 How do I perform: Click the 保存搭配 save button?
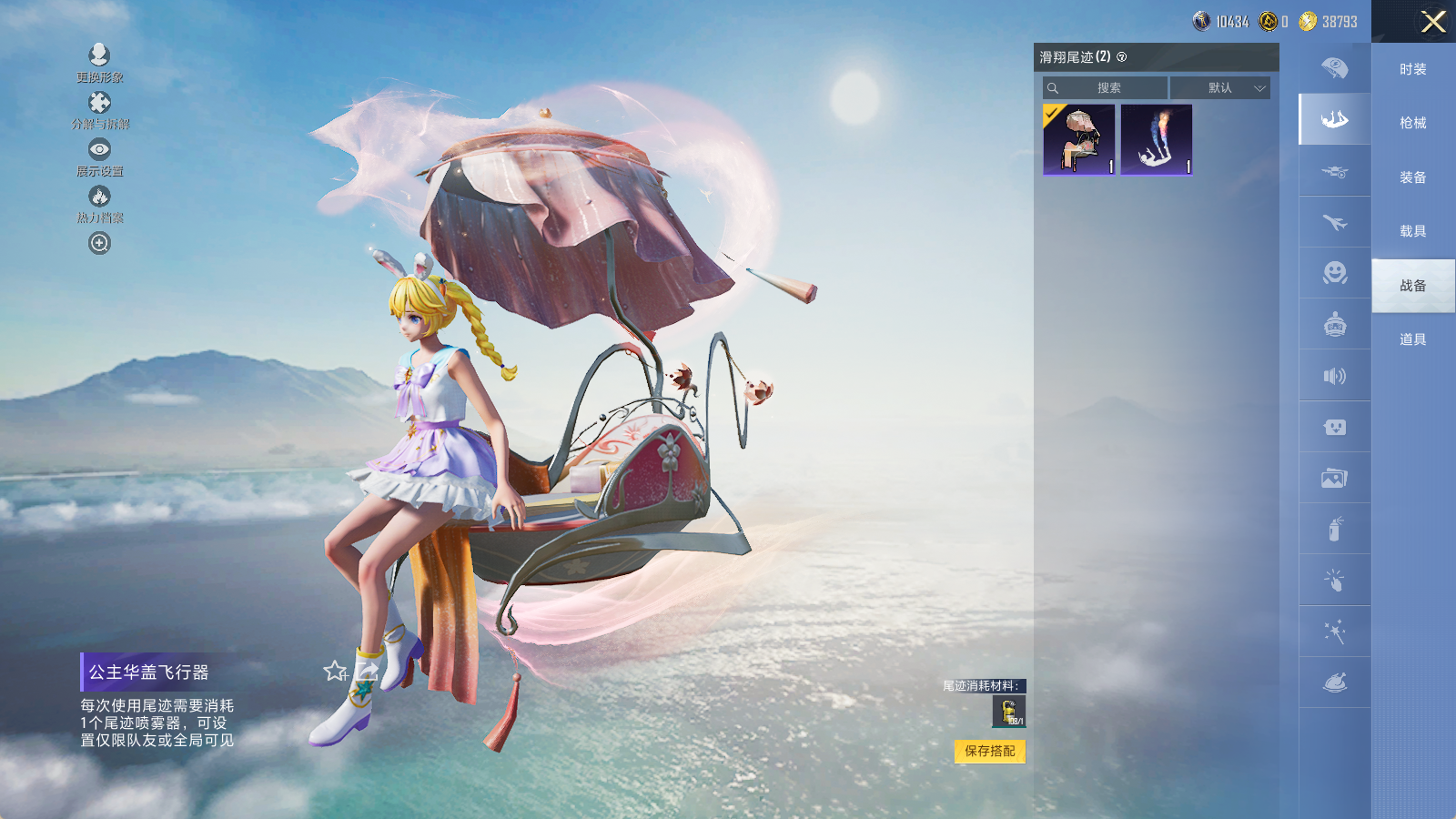coord(990,751)
